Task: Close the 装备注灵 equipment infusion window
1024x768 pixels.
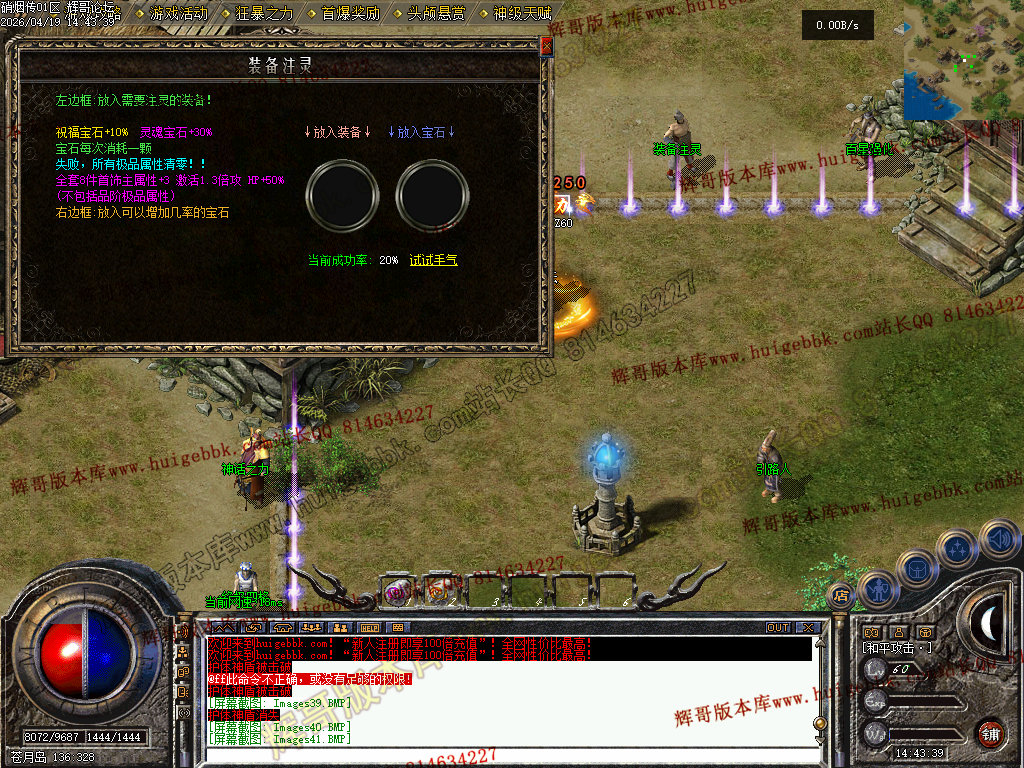Action: [546, 46]
